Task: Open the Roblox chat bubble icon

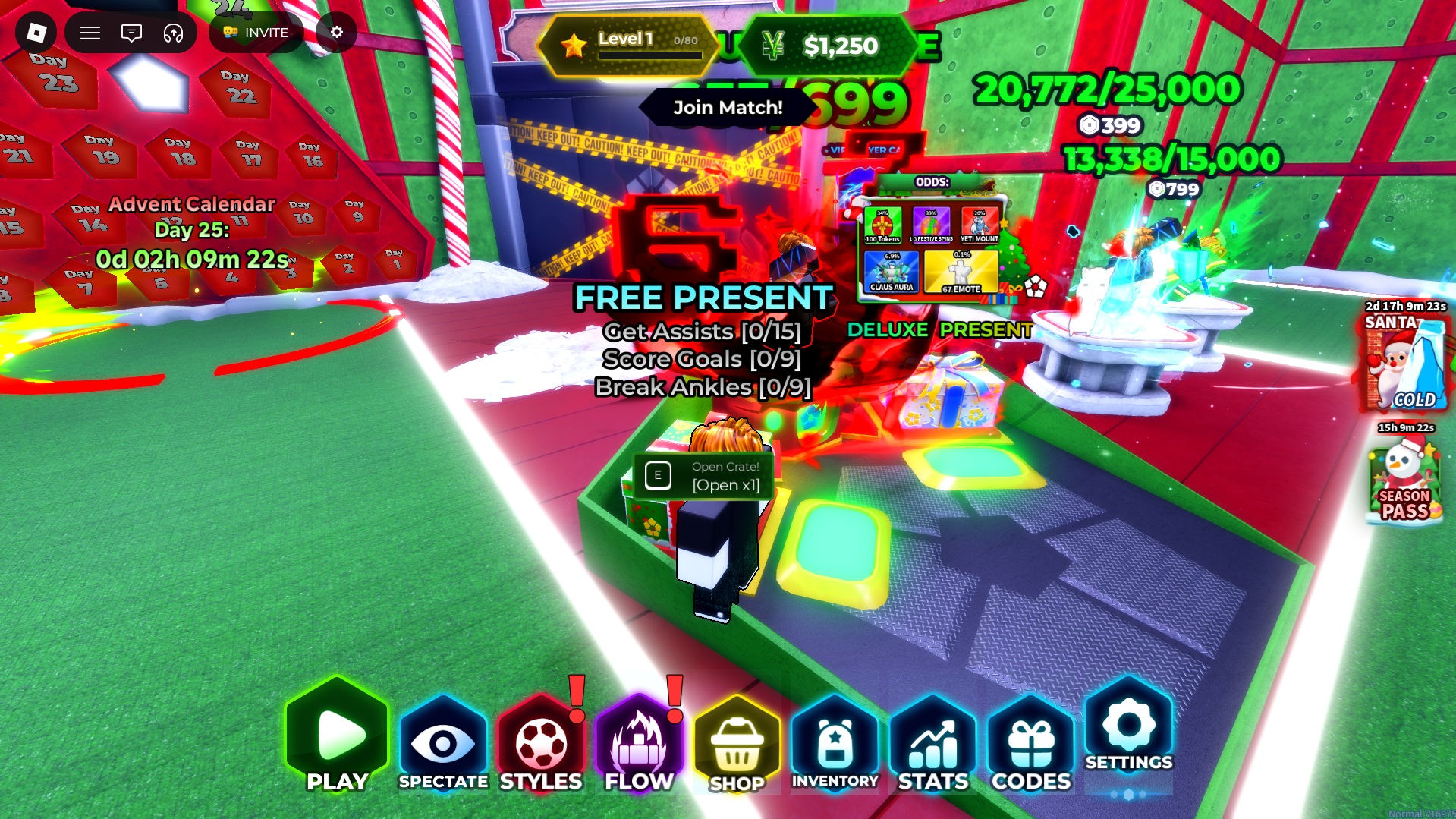Action: pos(131,32)
